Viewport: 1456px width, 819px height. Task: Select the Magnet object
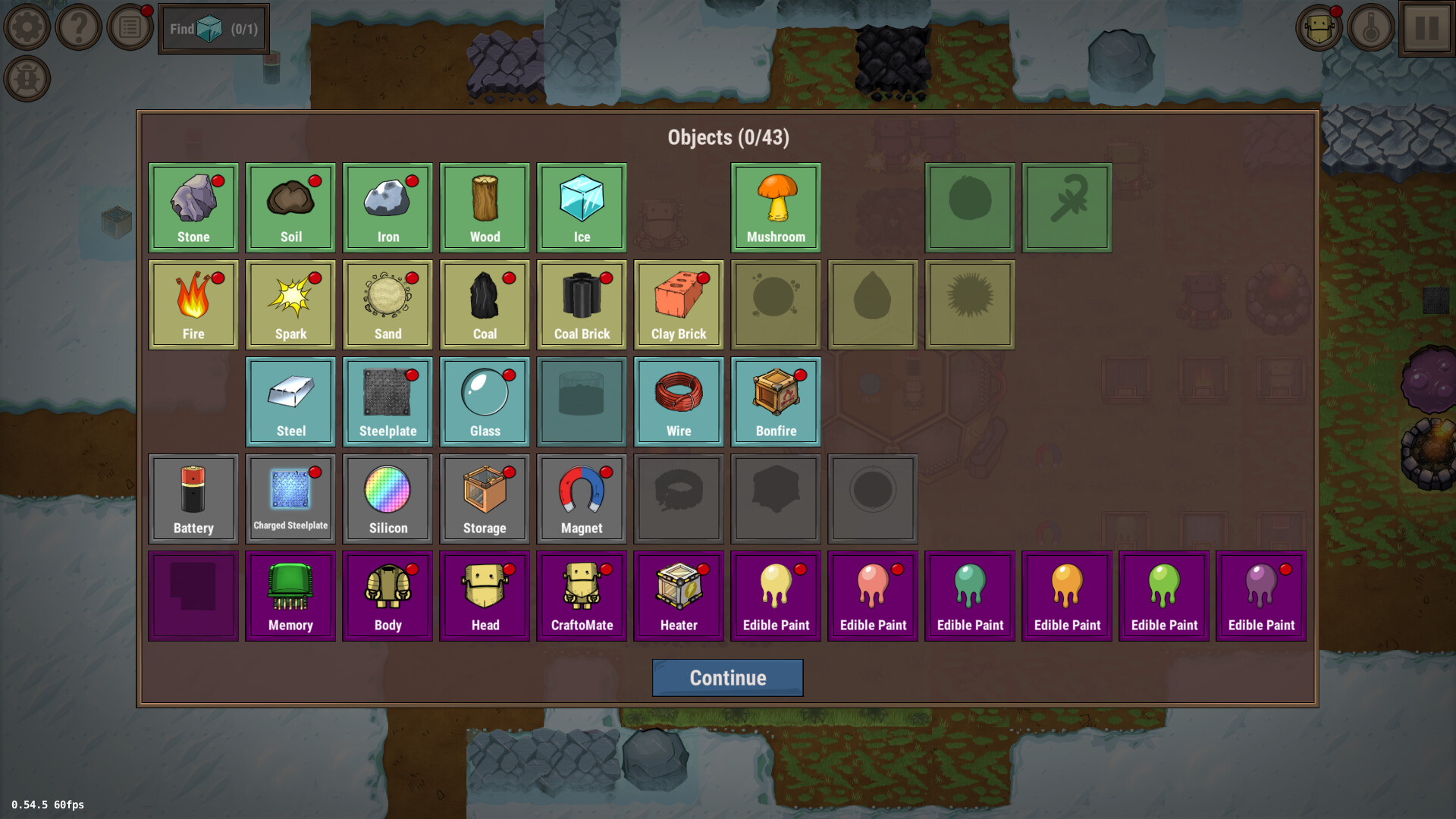582,498
